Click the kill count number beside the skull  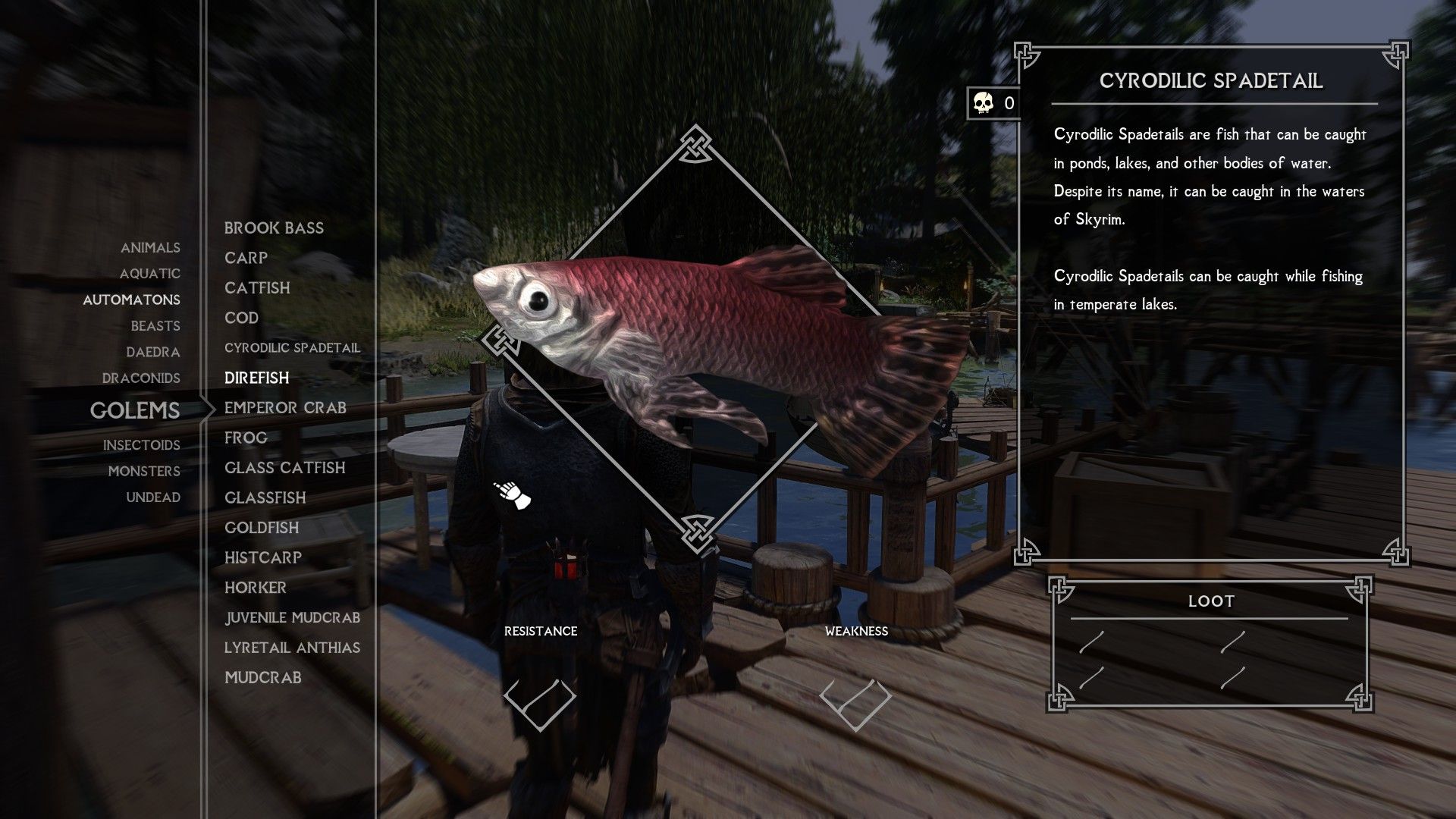1009,105
